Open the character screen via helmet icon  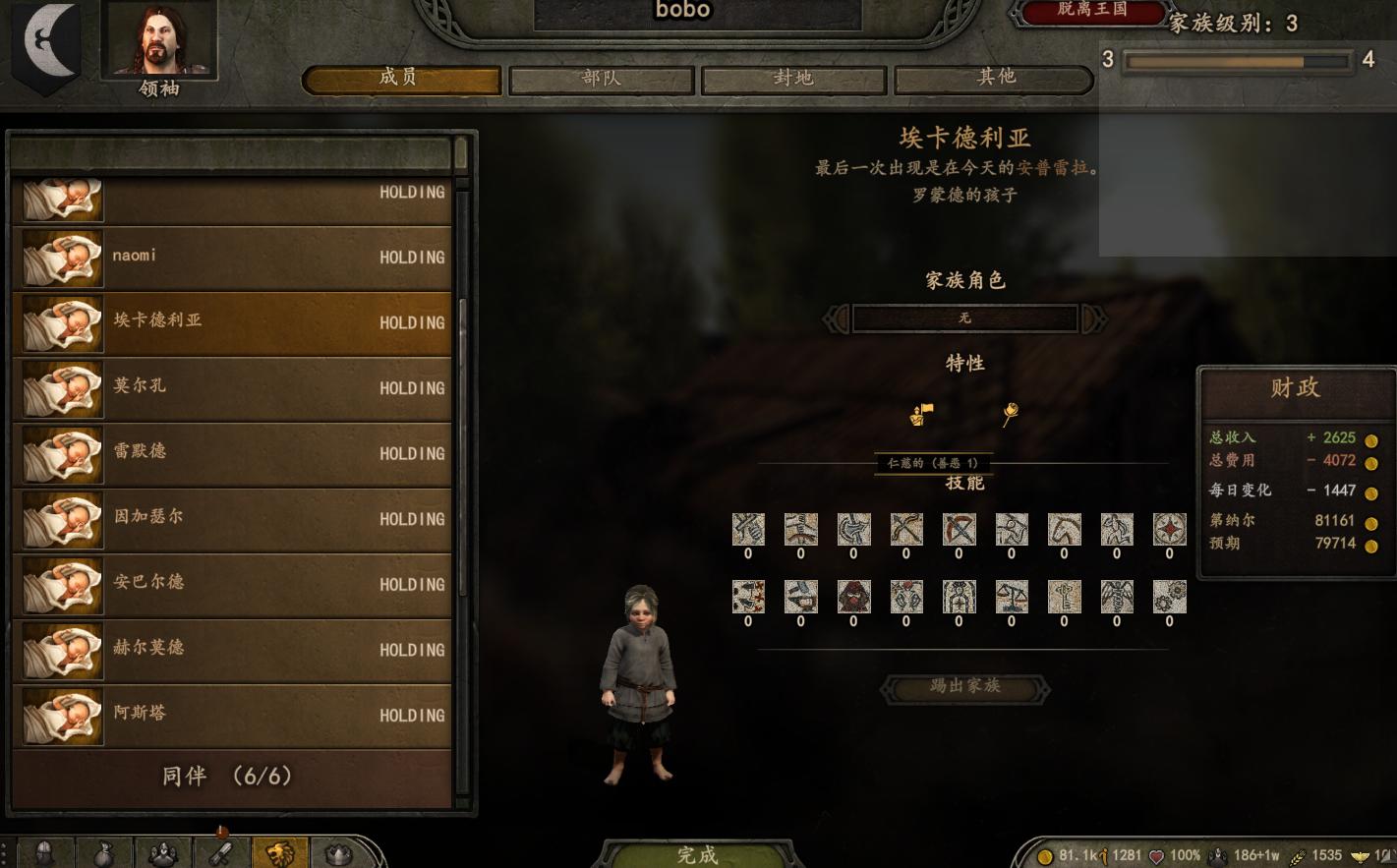[x=44, y=853]
